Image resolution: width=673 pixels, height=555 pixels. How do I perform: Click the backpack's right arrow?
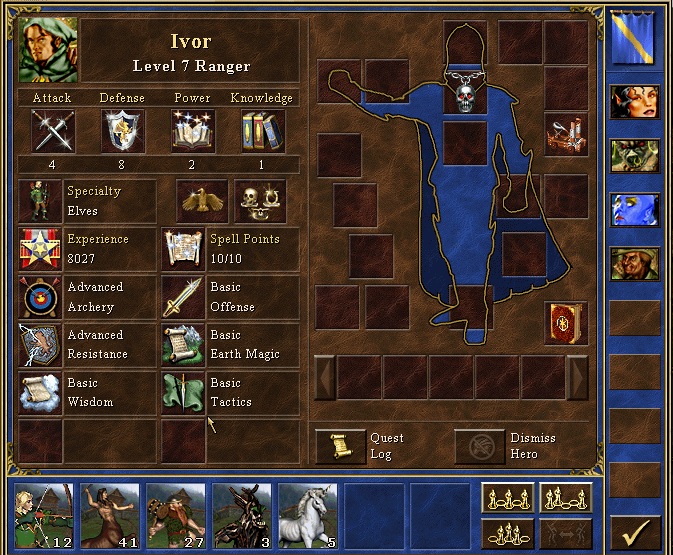click(577, 377)
